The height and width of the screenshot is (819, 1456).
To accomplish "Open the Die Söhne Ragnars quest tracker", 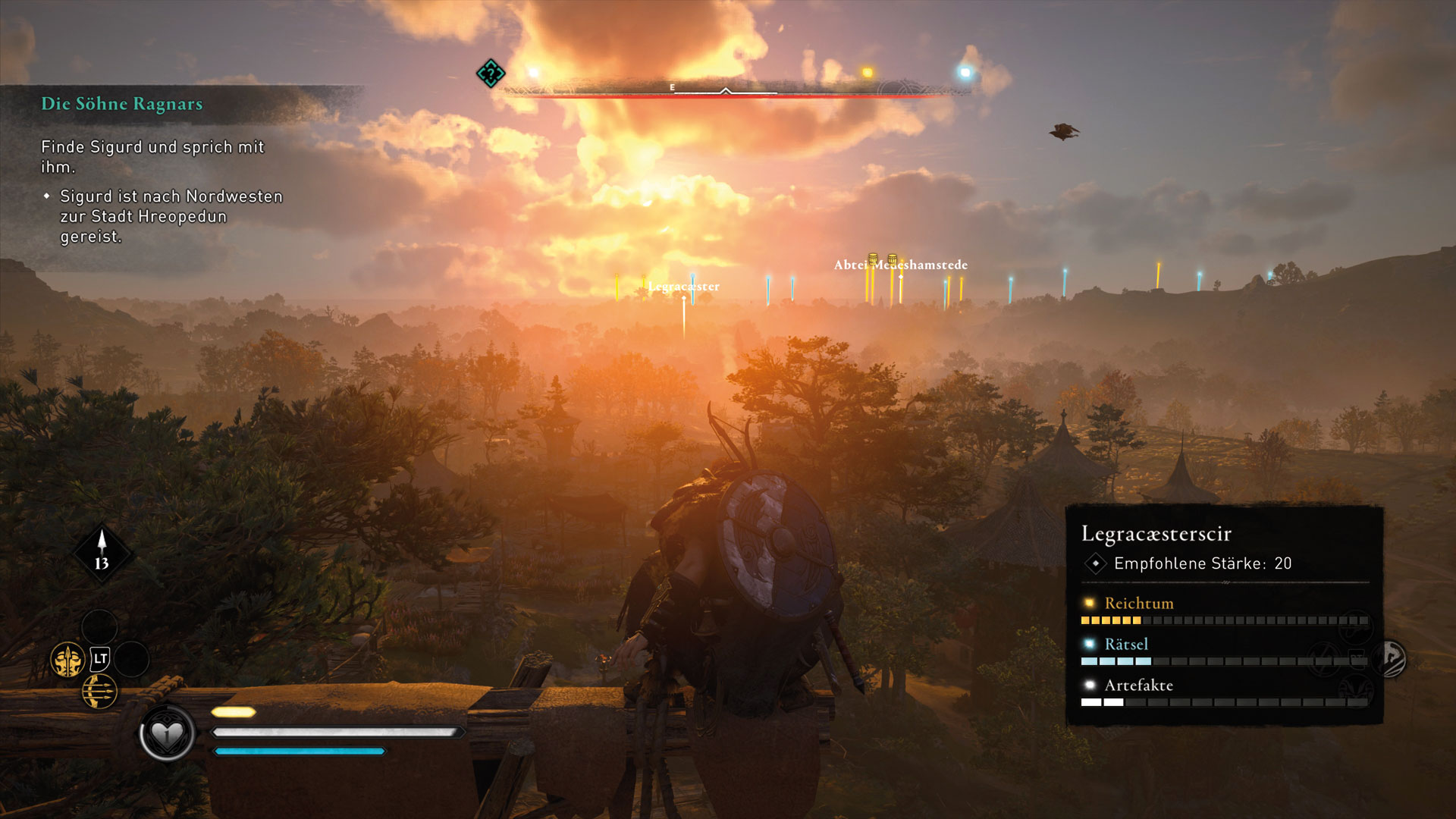I will point(122,104).
